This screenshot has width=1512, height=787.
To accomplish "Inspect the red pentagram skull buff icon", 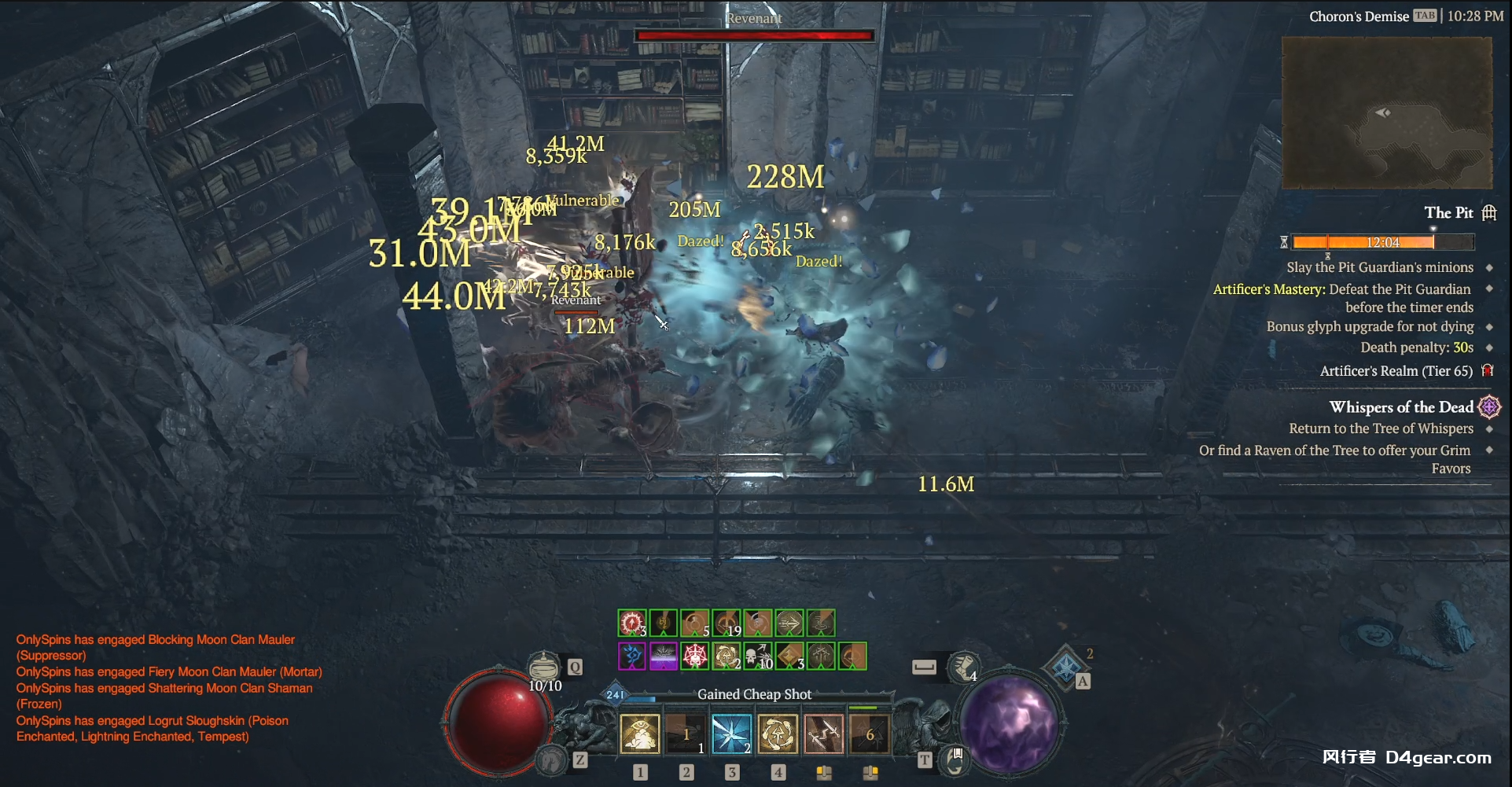I will click(695, 656).
